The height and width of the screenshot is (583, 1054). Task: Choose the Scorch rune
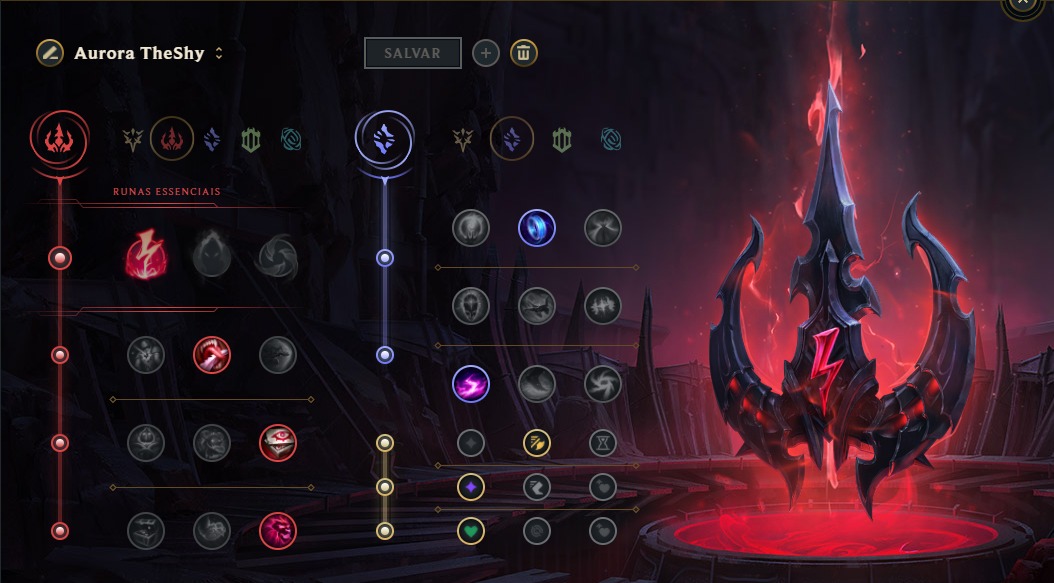coord(470,383)
